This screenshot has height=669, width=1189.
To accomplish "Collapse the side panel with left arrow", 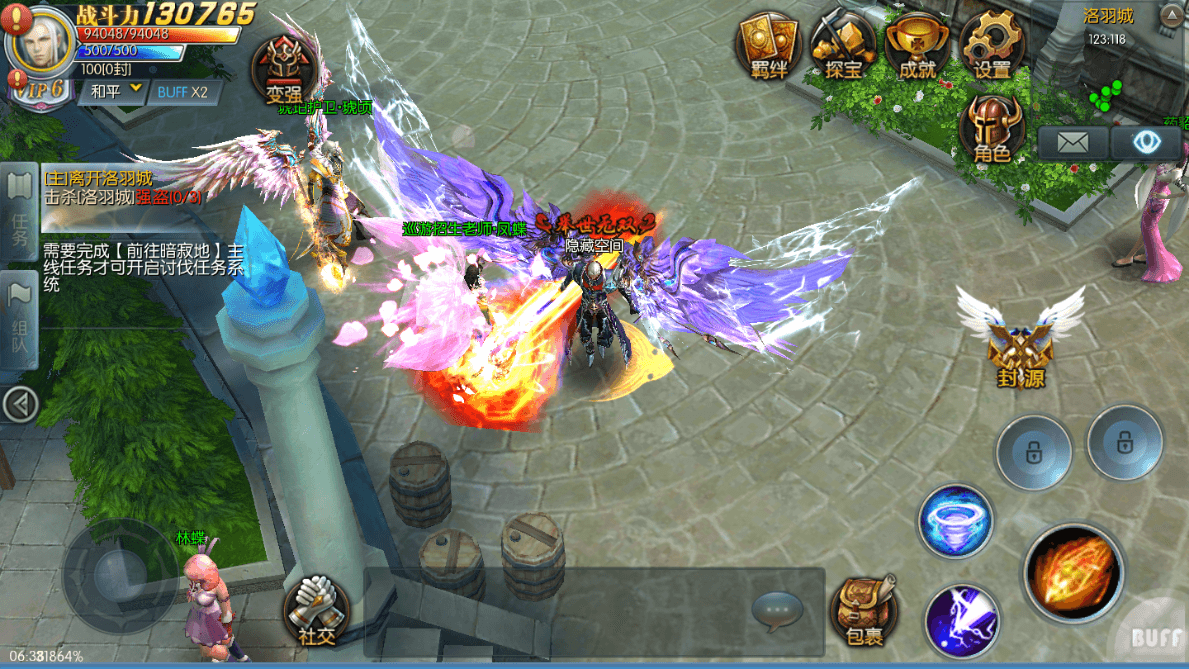I will pyautogui.click(x=20, y=405).
